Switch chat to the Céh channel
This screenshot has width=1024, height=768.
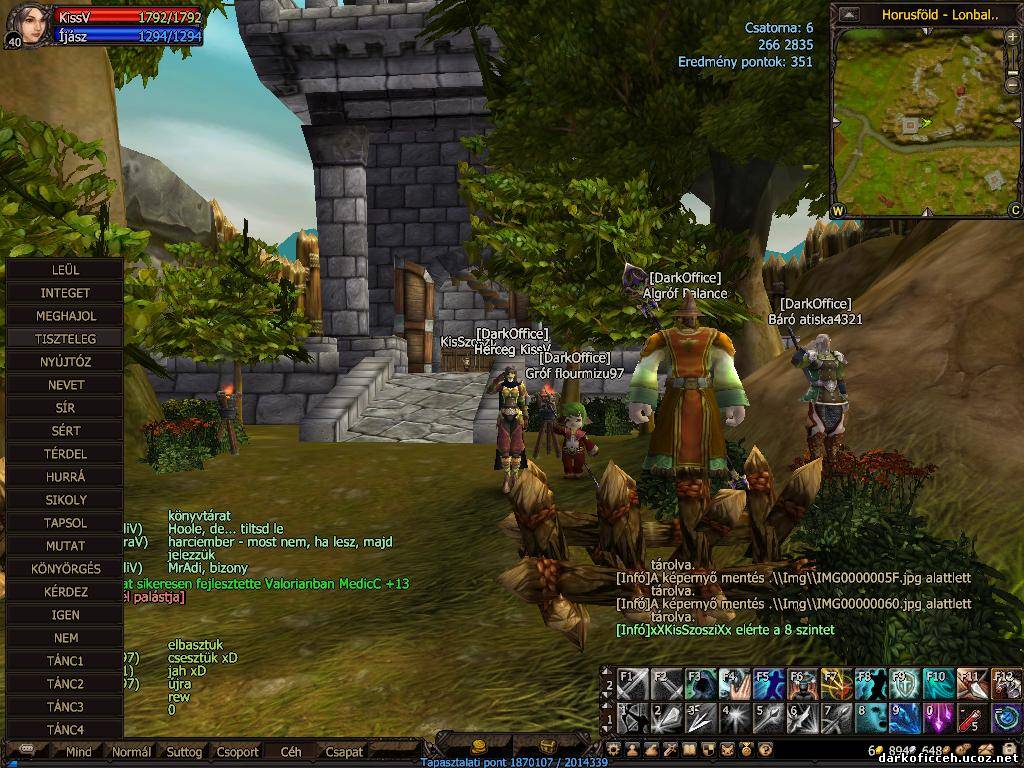(291, 752)
